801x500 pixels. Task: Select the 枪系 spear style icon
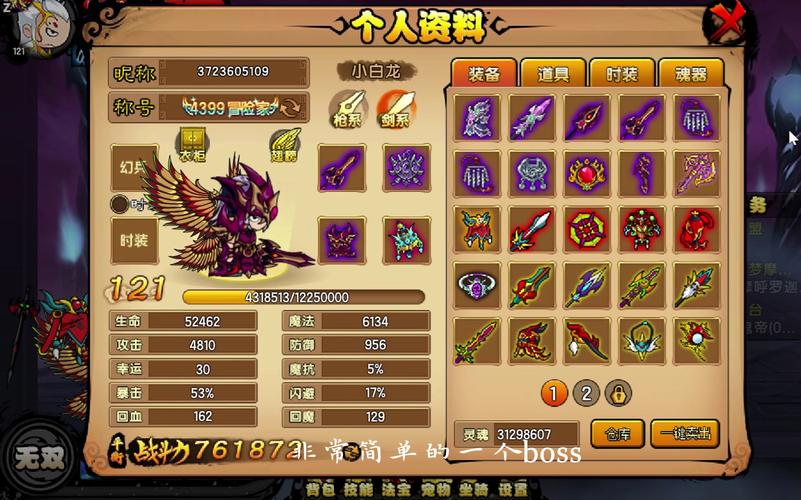[x=347, y=107]
